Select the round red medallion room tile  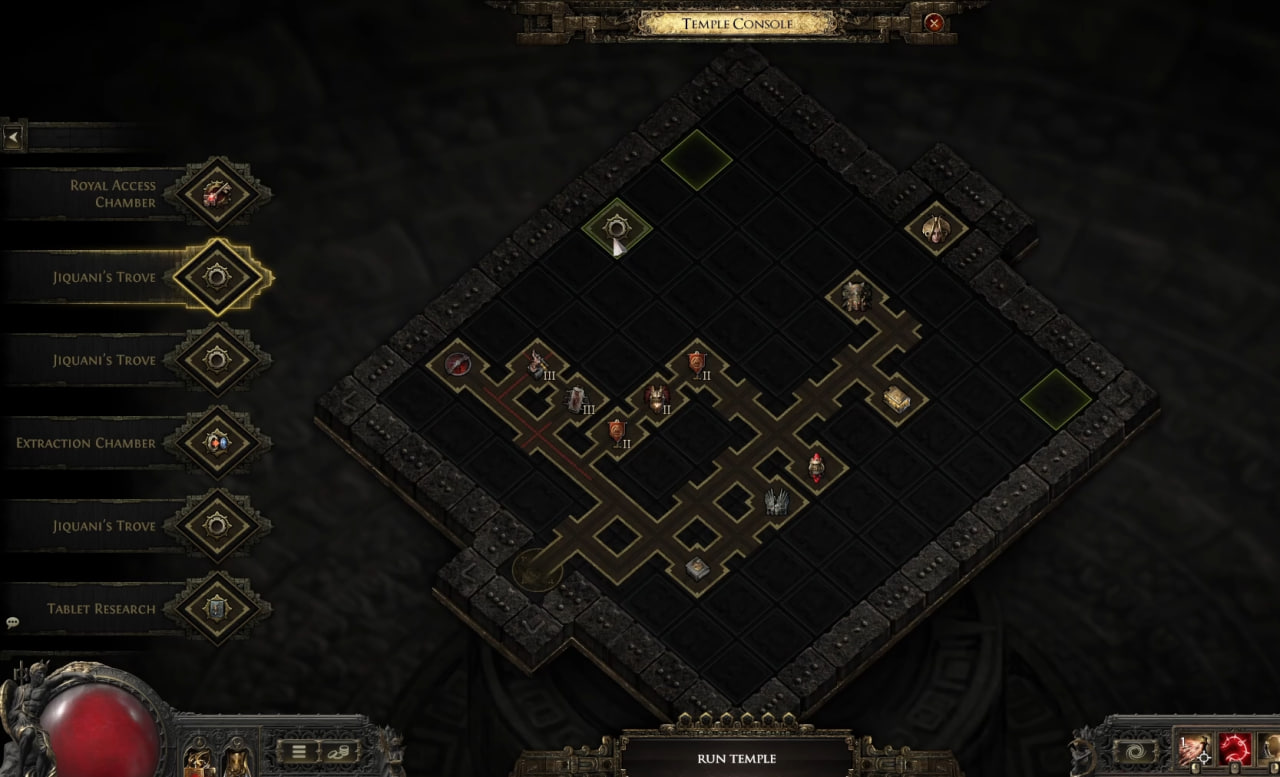pyautogui.click(x=458, y=363)
